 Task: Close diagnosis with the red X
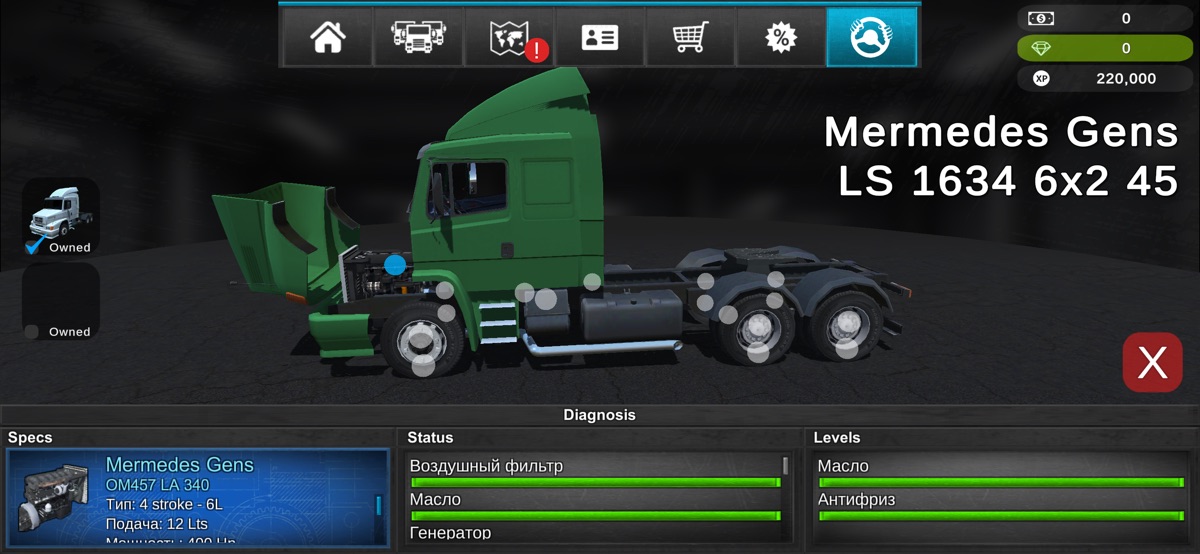tap(1152, 362)
